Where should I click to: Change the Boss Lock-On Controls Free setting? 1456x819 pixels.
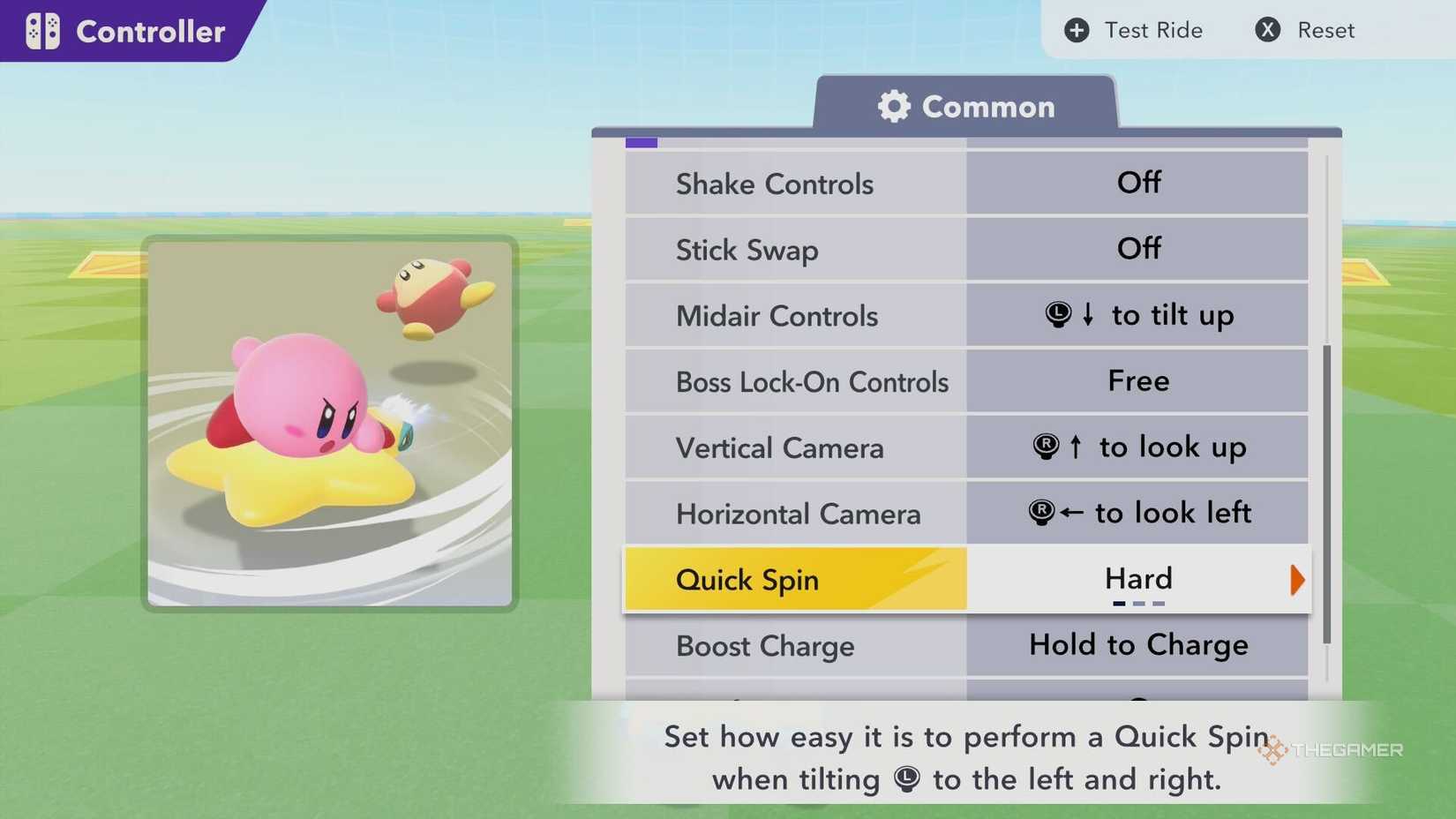coord(1138,381)
